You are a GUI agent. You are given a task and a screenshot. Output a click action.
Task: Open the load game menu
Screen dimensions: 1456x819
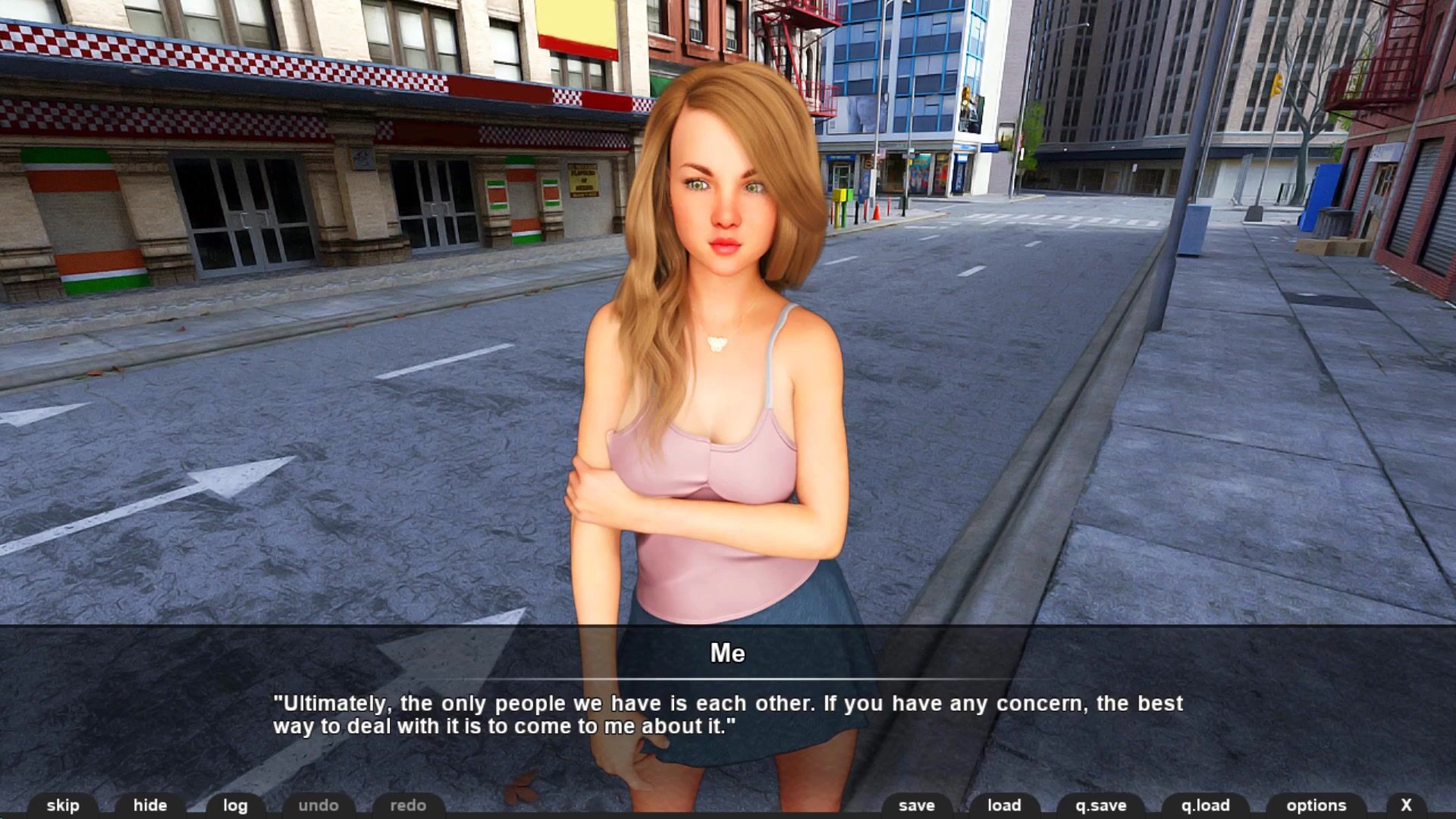click(x=1004, y=805)
